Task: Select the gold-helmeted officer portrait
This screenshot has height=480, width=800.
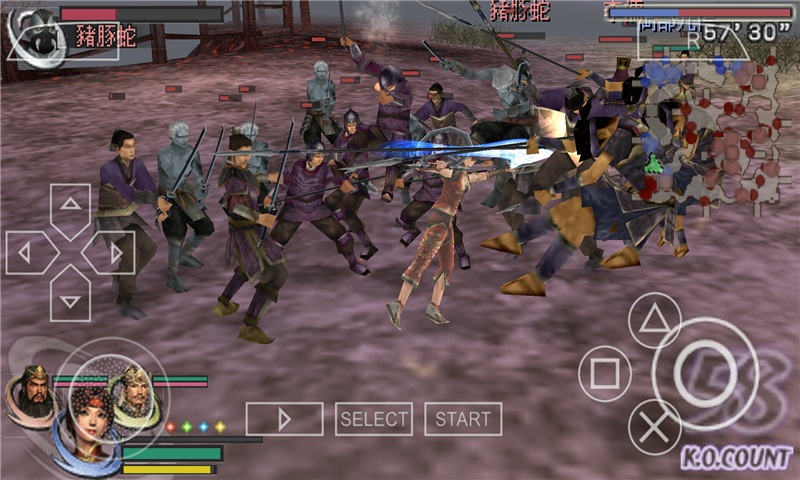Action: point(132,392)
